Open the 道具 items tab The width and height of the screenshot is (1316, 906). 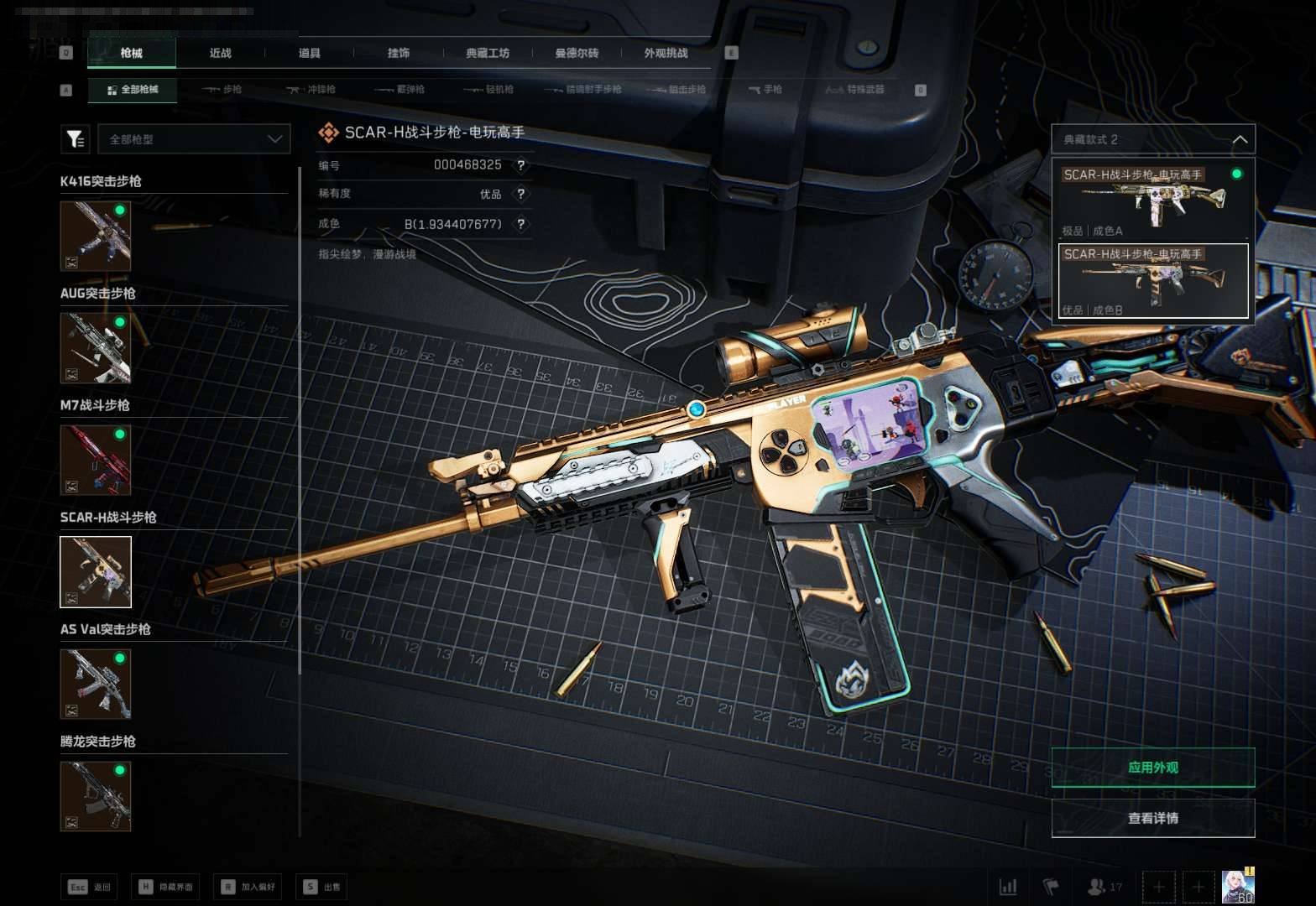[x=309, y=53]
